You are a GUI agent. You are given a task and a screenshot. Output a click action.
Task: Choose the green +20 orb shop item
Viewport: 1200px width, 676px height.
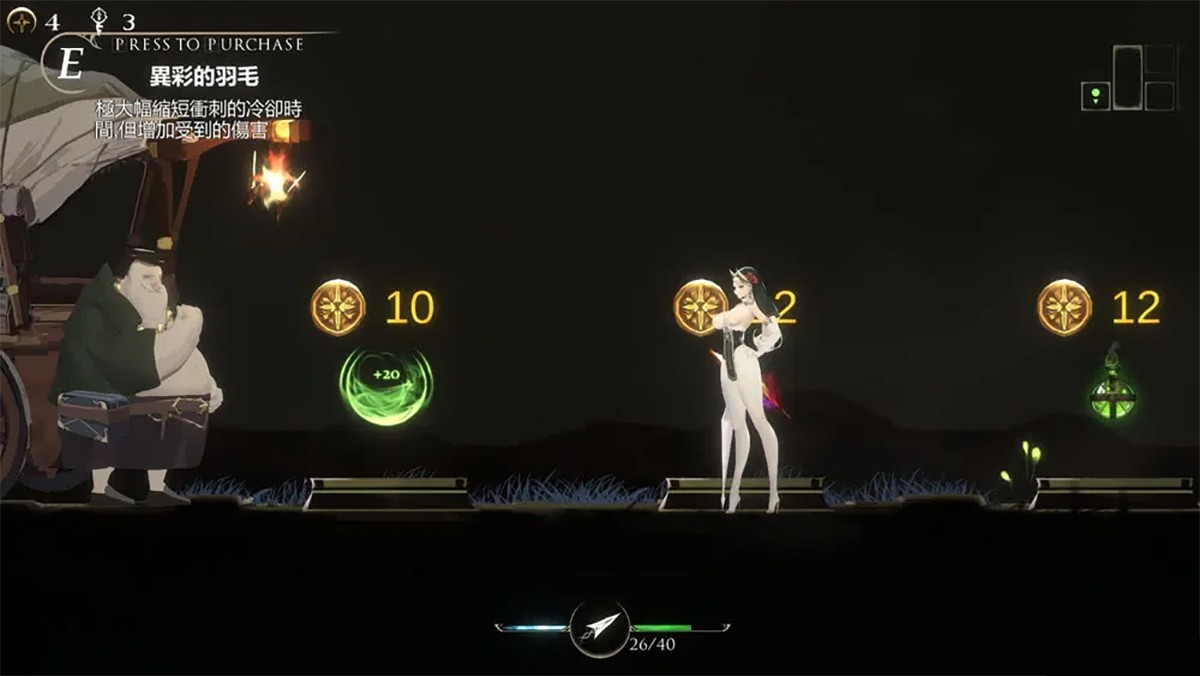pos(386,385)
